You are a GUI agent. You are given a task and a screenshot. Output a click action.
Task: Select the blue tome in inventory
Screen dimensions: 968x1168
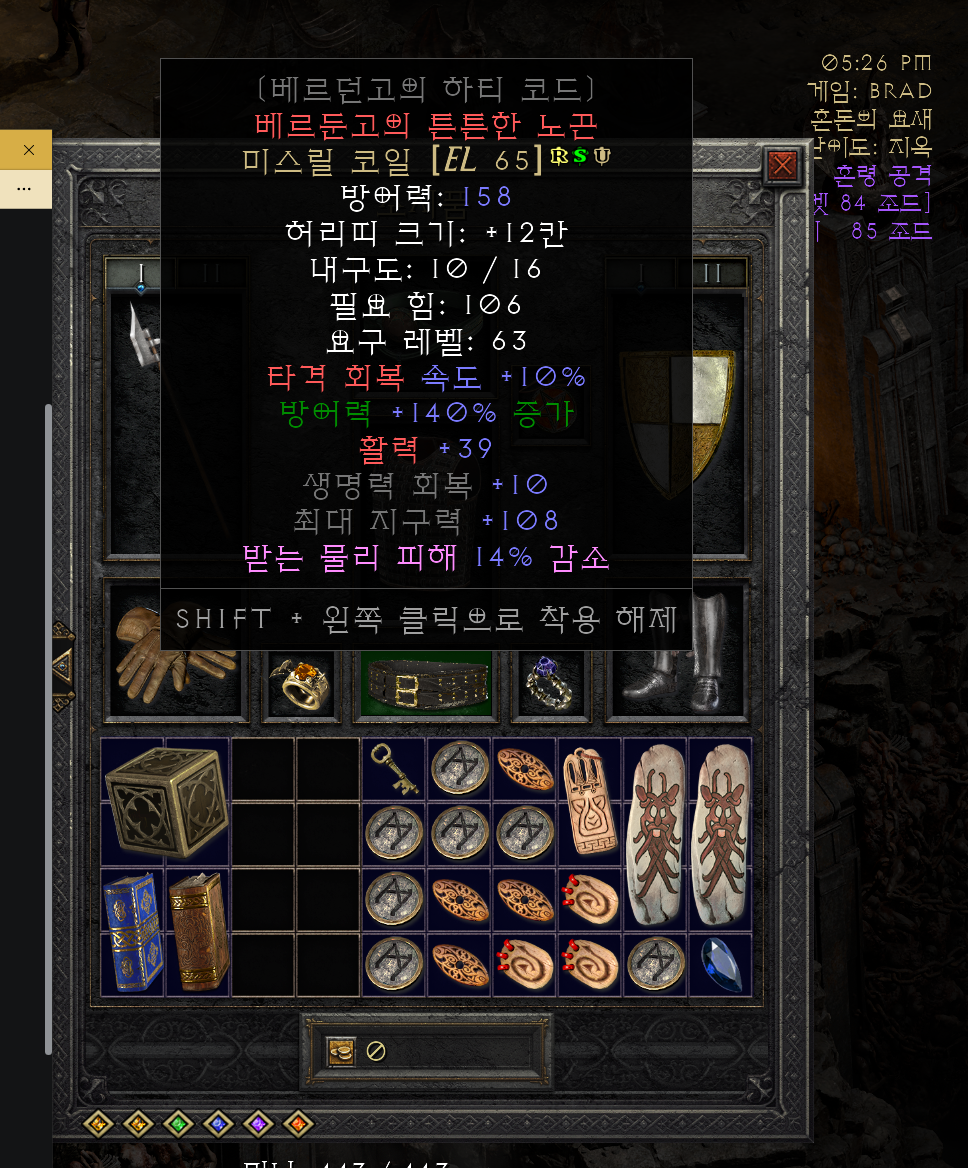[133, 931]
